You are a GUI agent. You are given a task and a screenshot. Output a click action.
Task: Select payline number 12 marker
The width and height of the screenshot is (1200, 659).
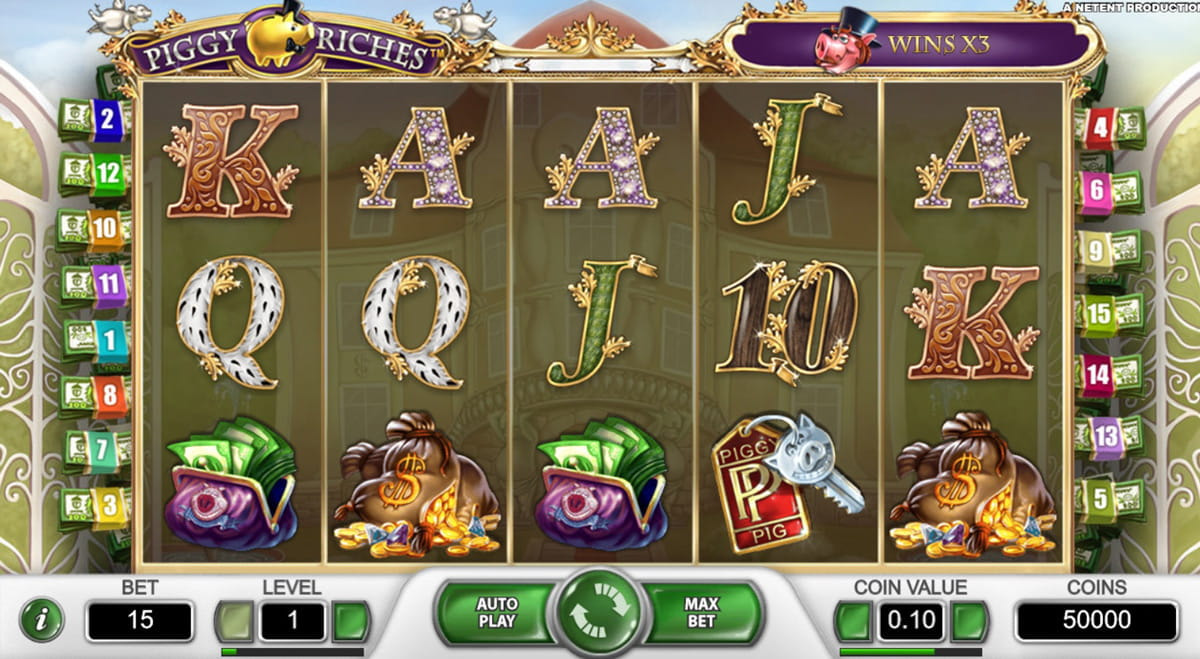click(109, 175)
